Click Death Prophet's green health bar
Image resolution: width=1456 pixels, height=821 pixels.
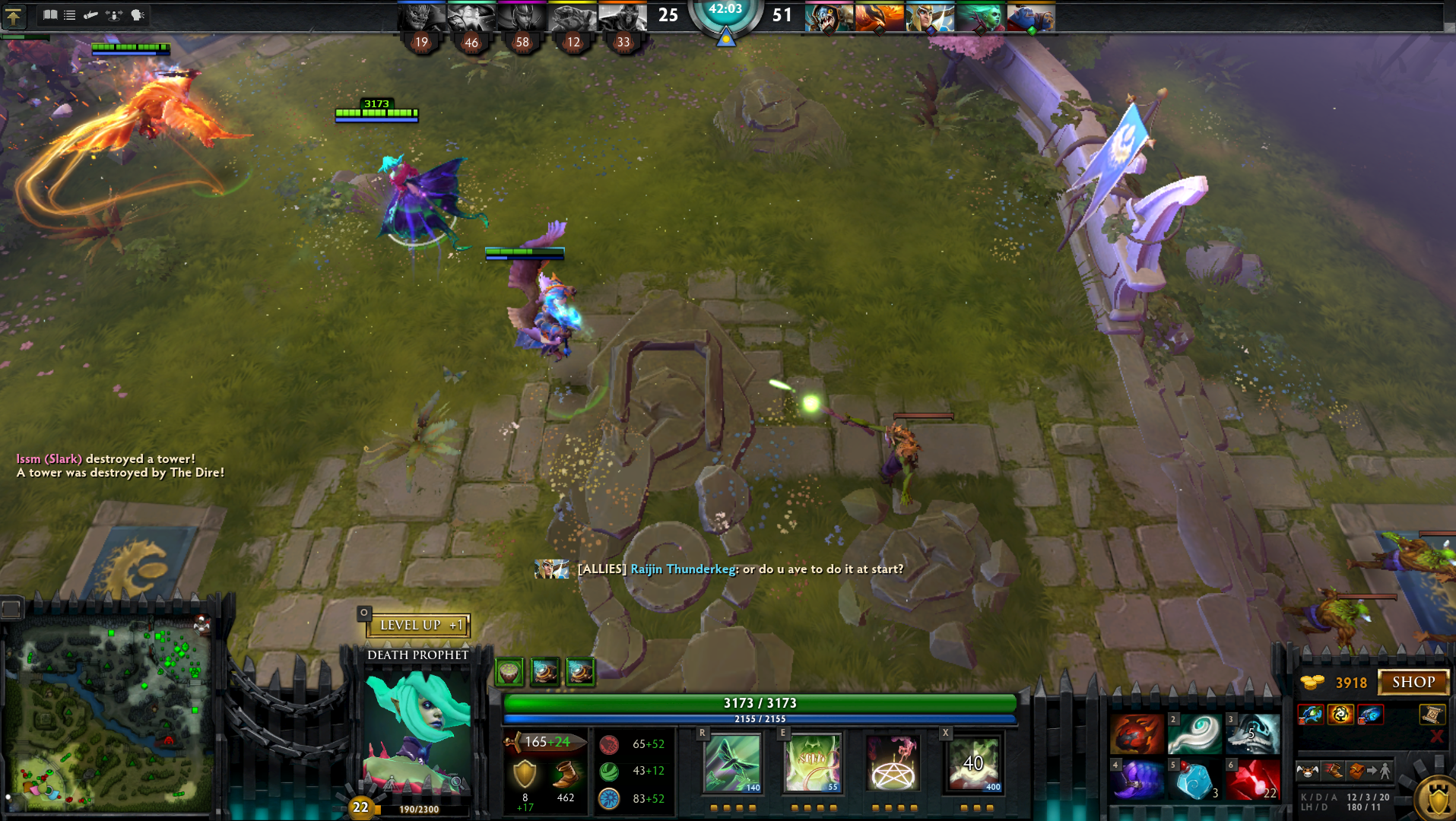pos(757,703)
